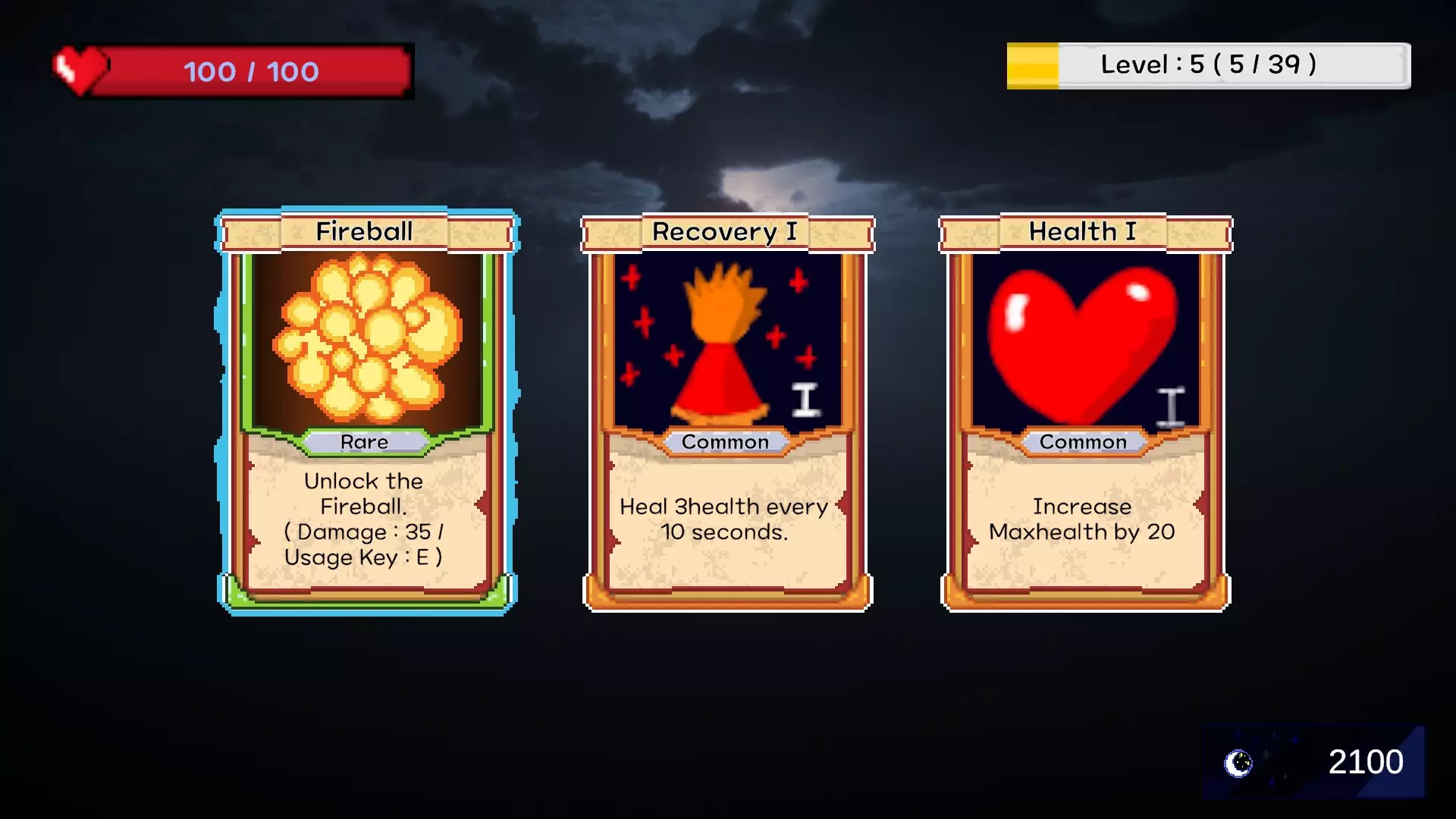Open the Recovery I title banner
1456x819 pixels.
click(725, 231)
